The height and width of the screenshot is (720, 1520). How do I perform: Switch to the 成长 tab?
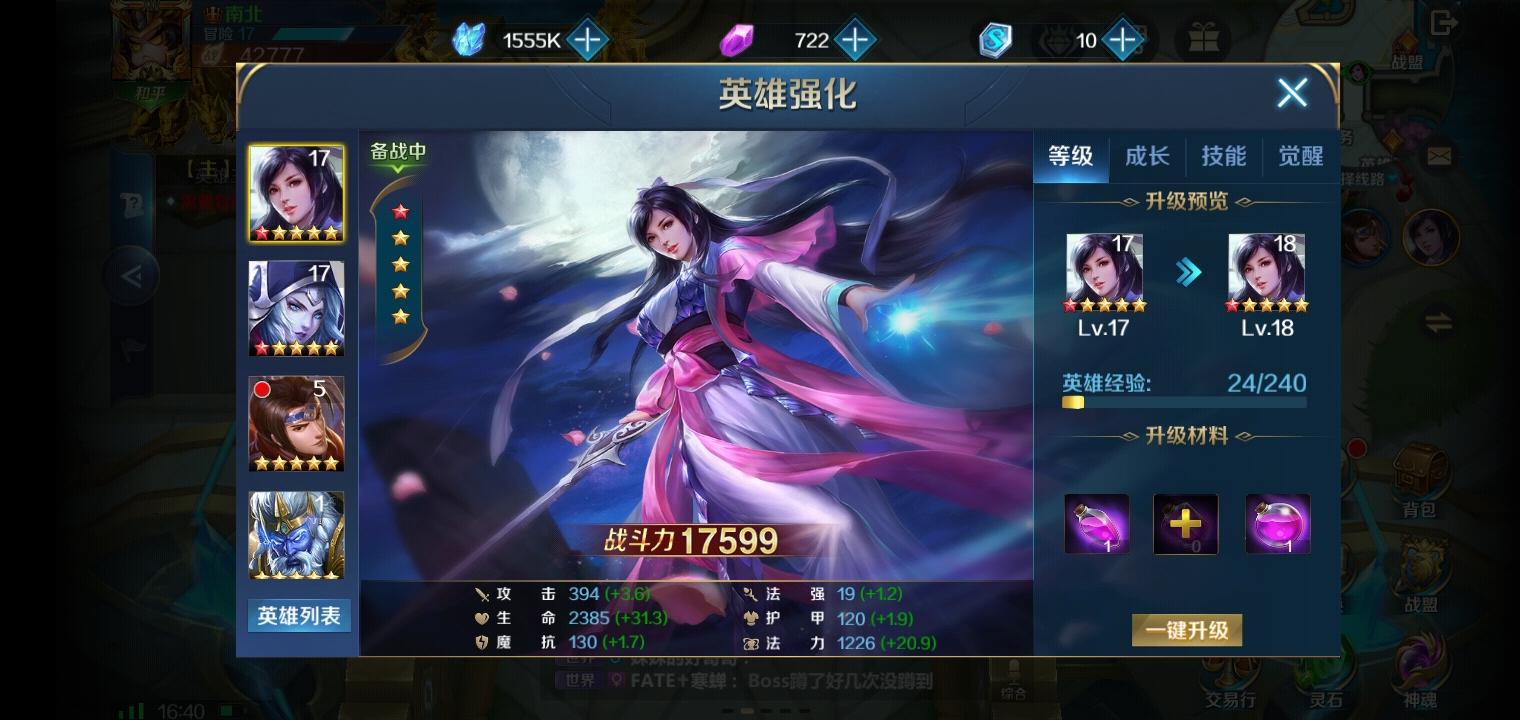click(1147, 156)
